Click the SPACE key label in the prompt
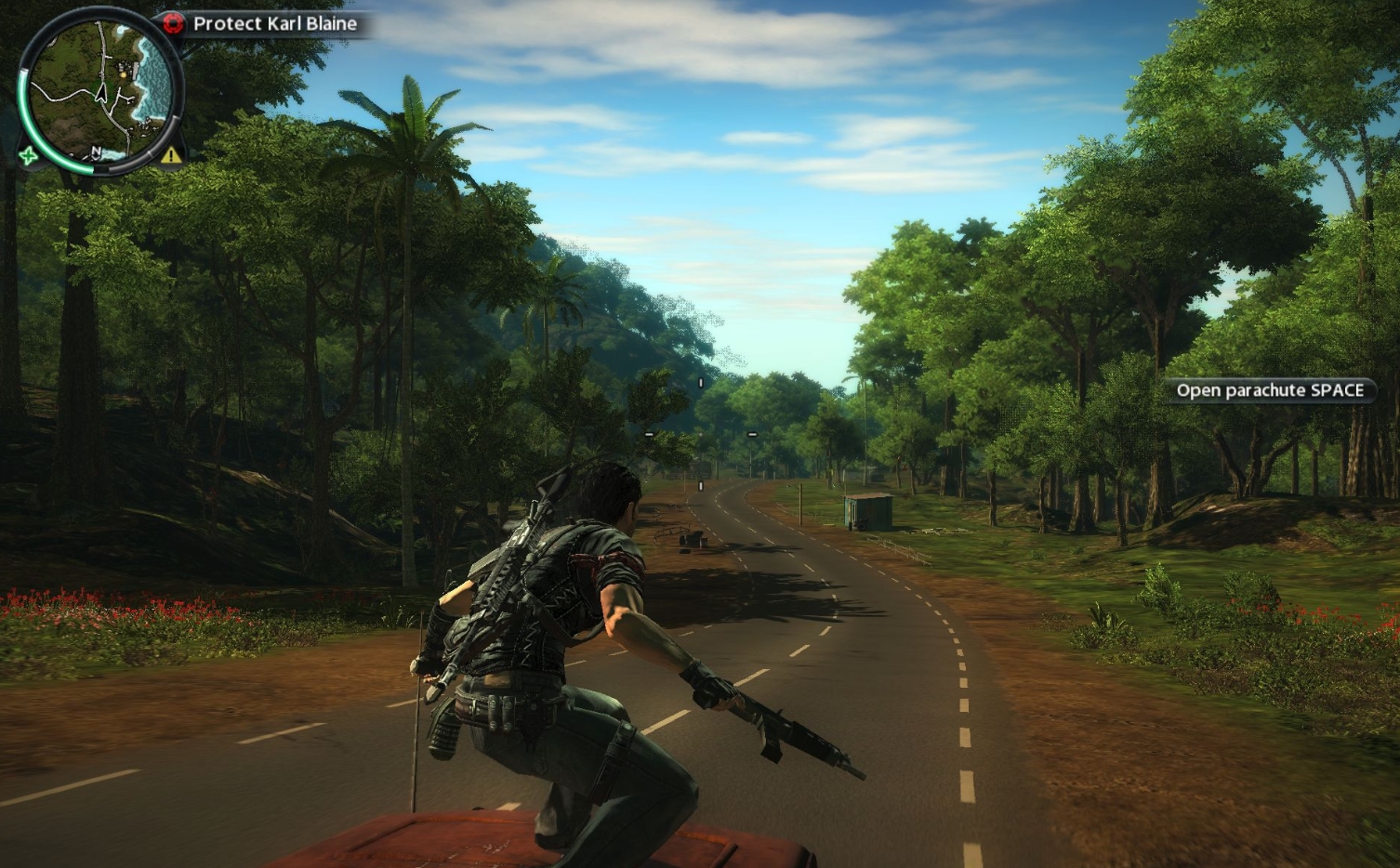The image size is (1400, 868). pos(1336,390)
